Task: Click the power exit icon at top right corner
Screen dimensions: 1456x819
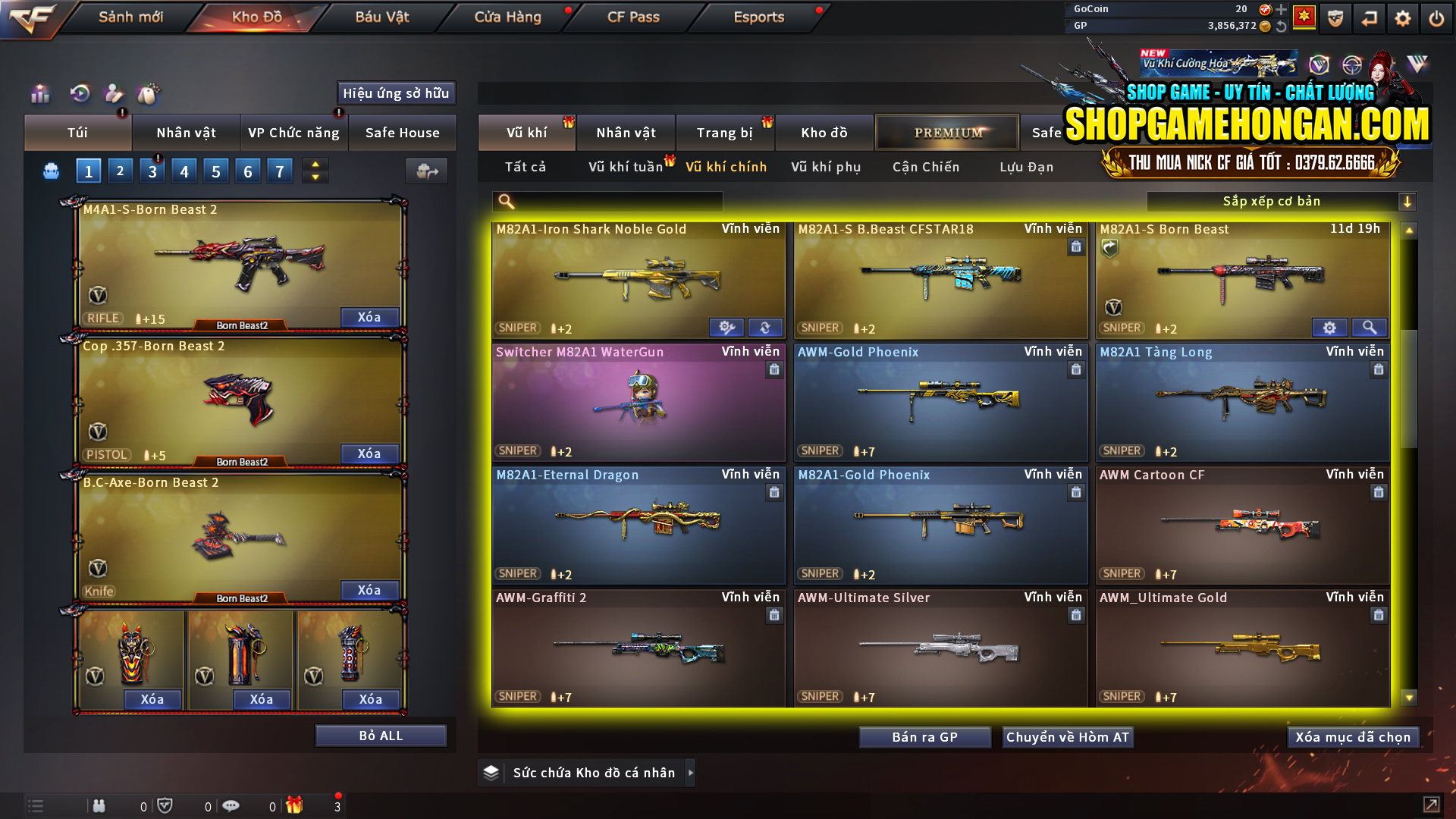Action: 1436,17
